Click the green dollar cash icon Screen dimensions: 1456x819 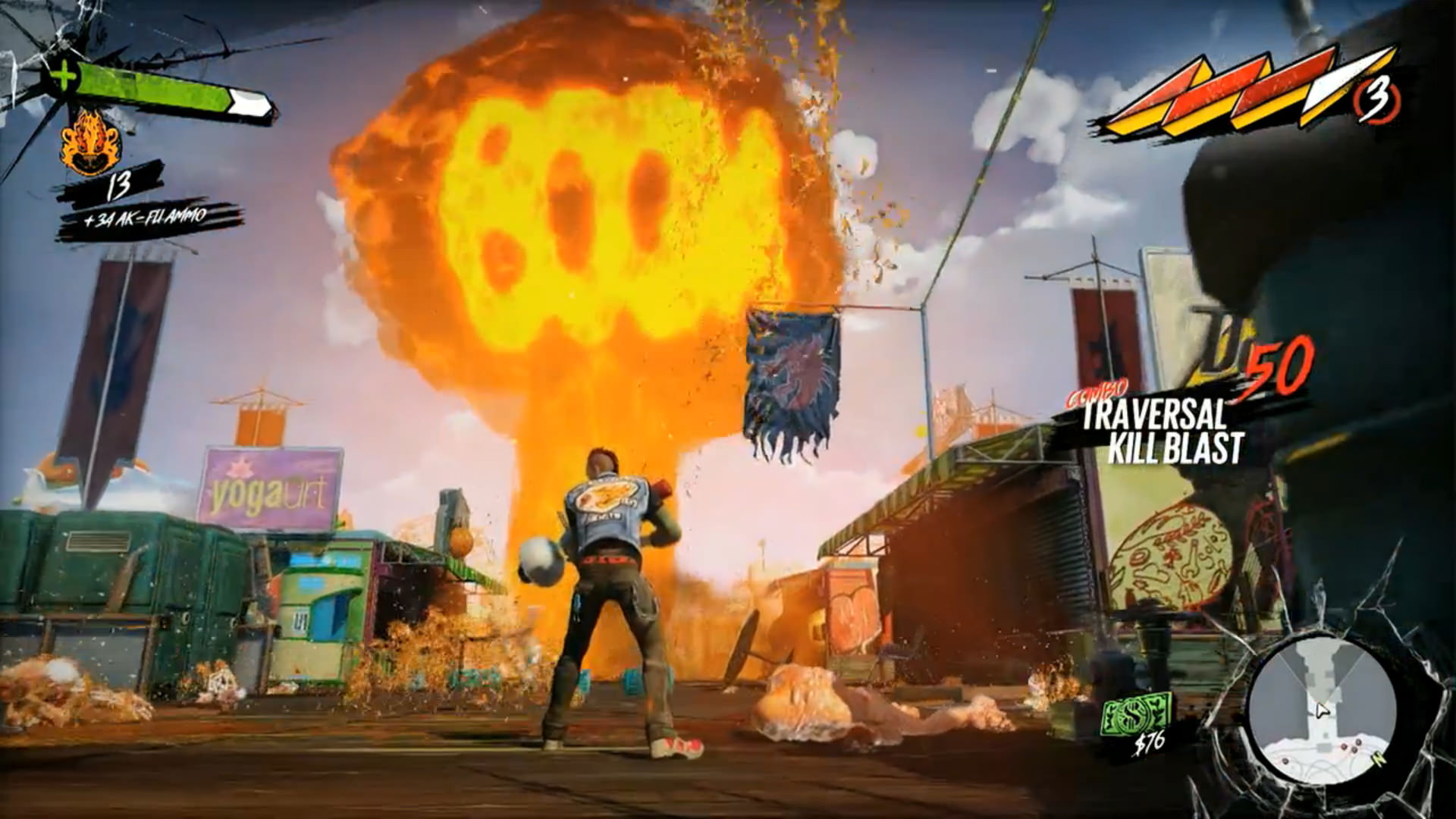point(1136,714)
